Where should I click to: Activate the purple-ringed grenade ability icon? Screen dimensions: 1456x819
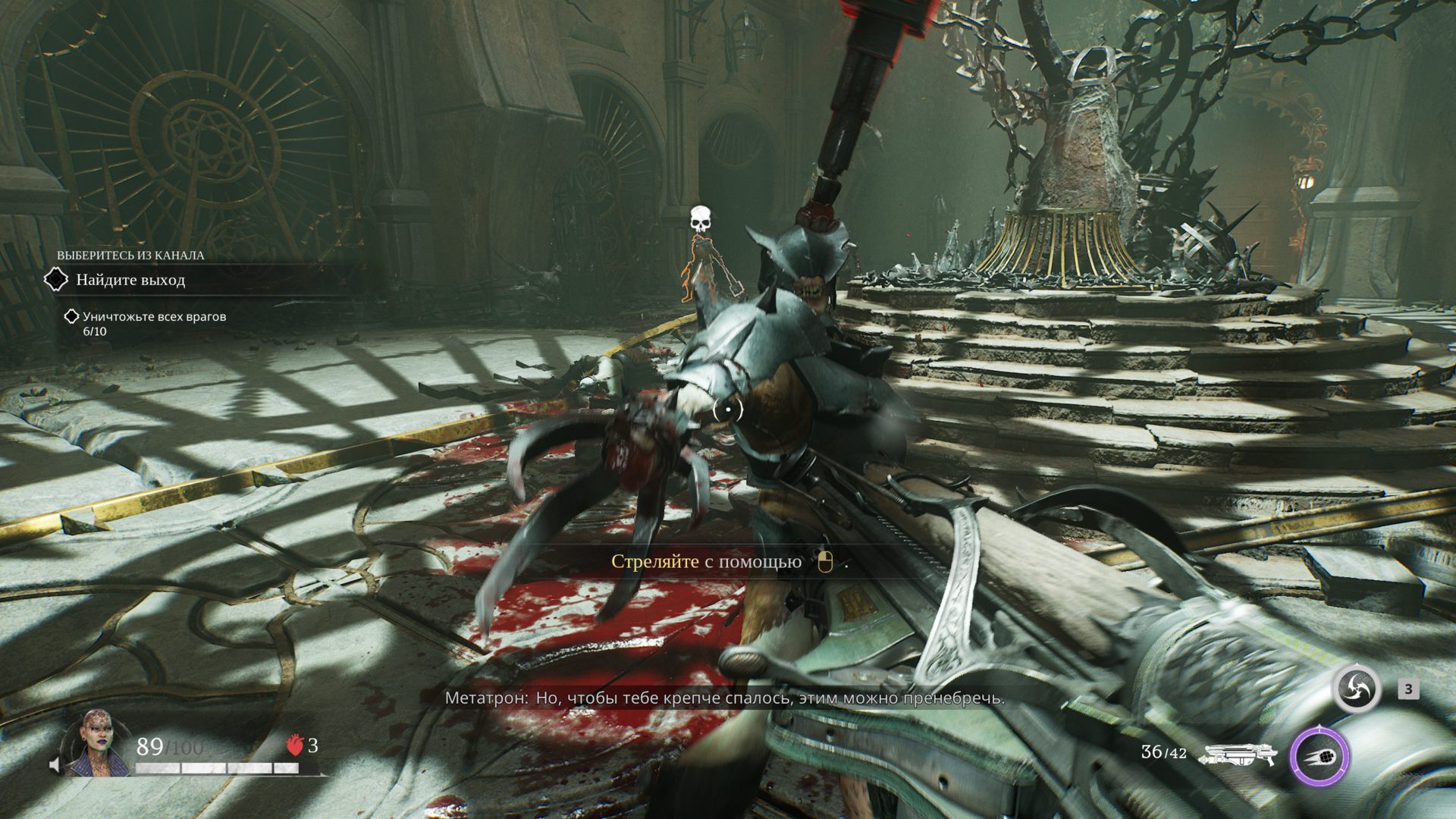(1320, 756)
